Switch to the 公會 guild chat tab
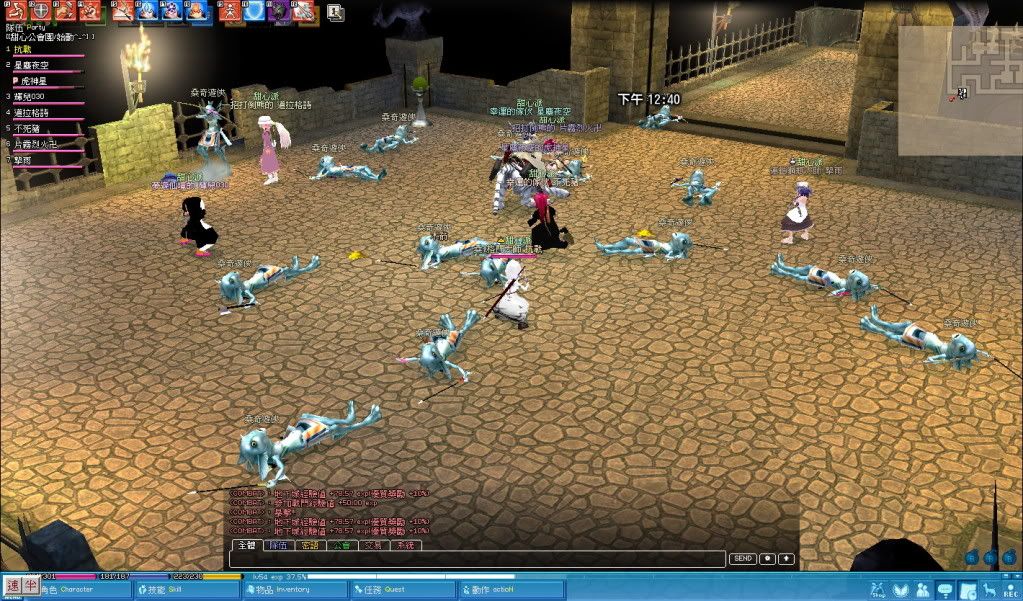Viewport: 1023px width, 601px height. tap(342, 546)
